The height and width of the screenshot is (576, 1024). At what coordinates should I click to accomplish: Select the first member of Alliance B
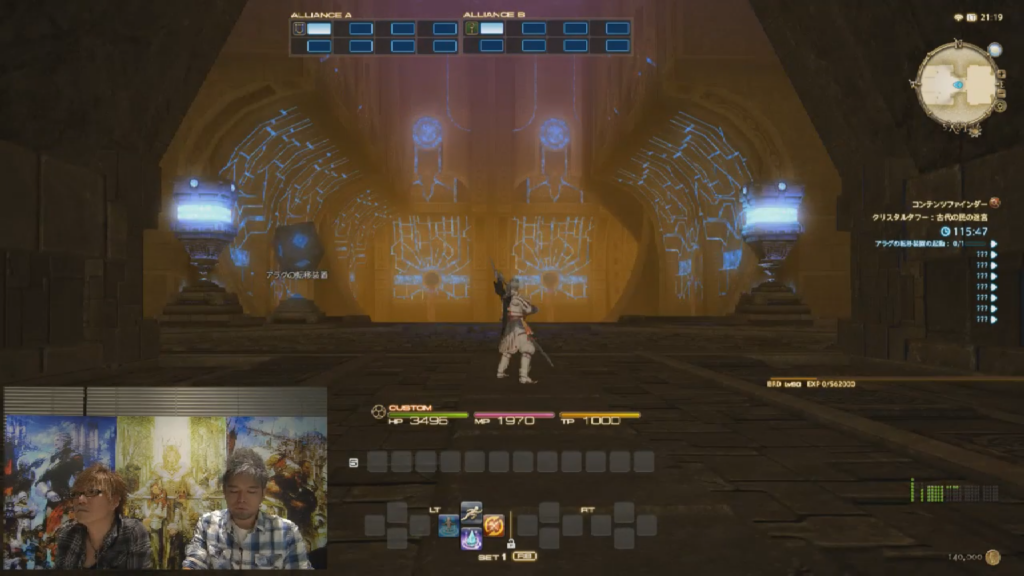tap(491, 28)
